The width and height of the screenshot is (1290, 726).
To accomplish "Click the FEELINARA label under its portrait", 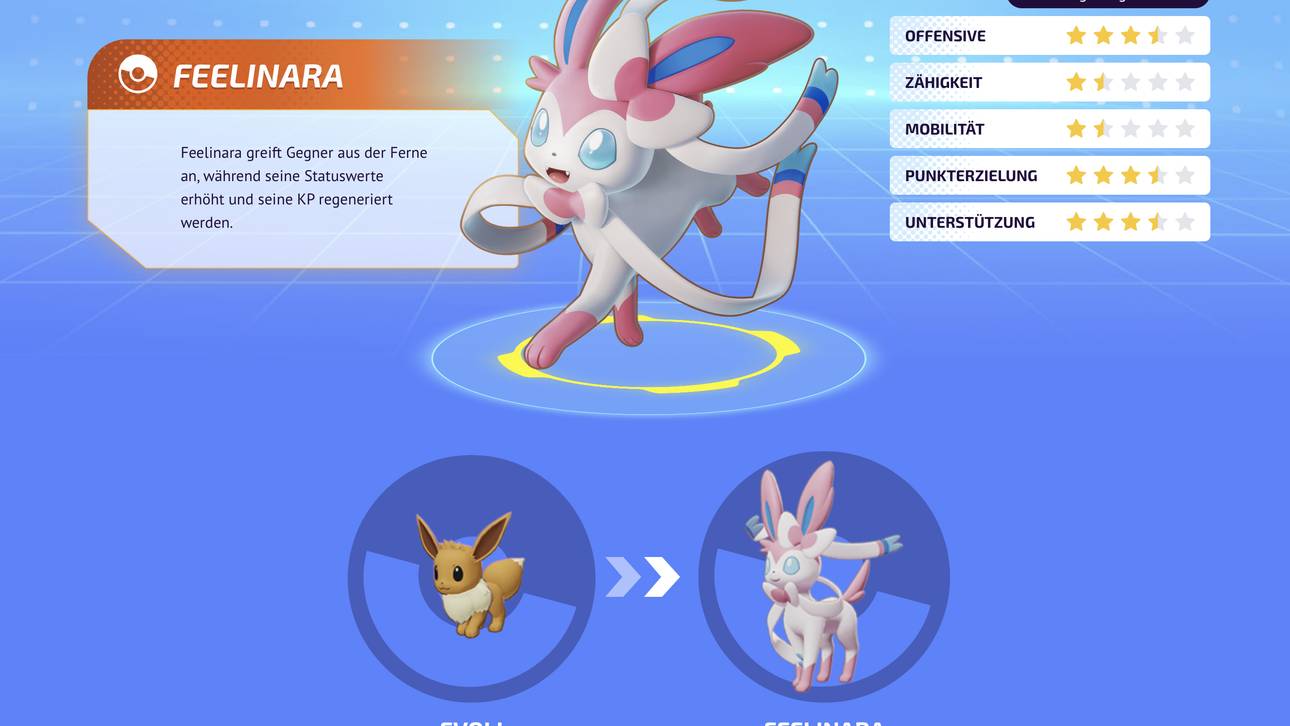I will click(822, 722).
